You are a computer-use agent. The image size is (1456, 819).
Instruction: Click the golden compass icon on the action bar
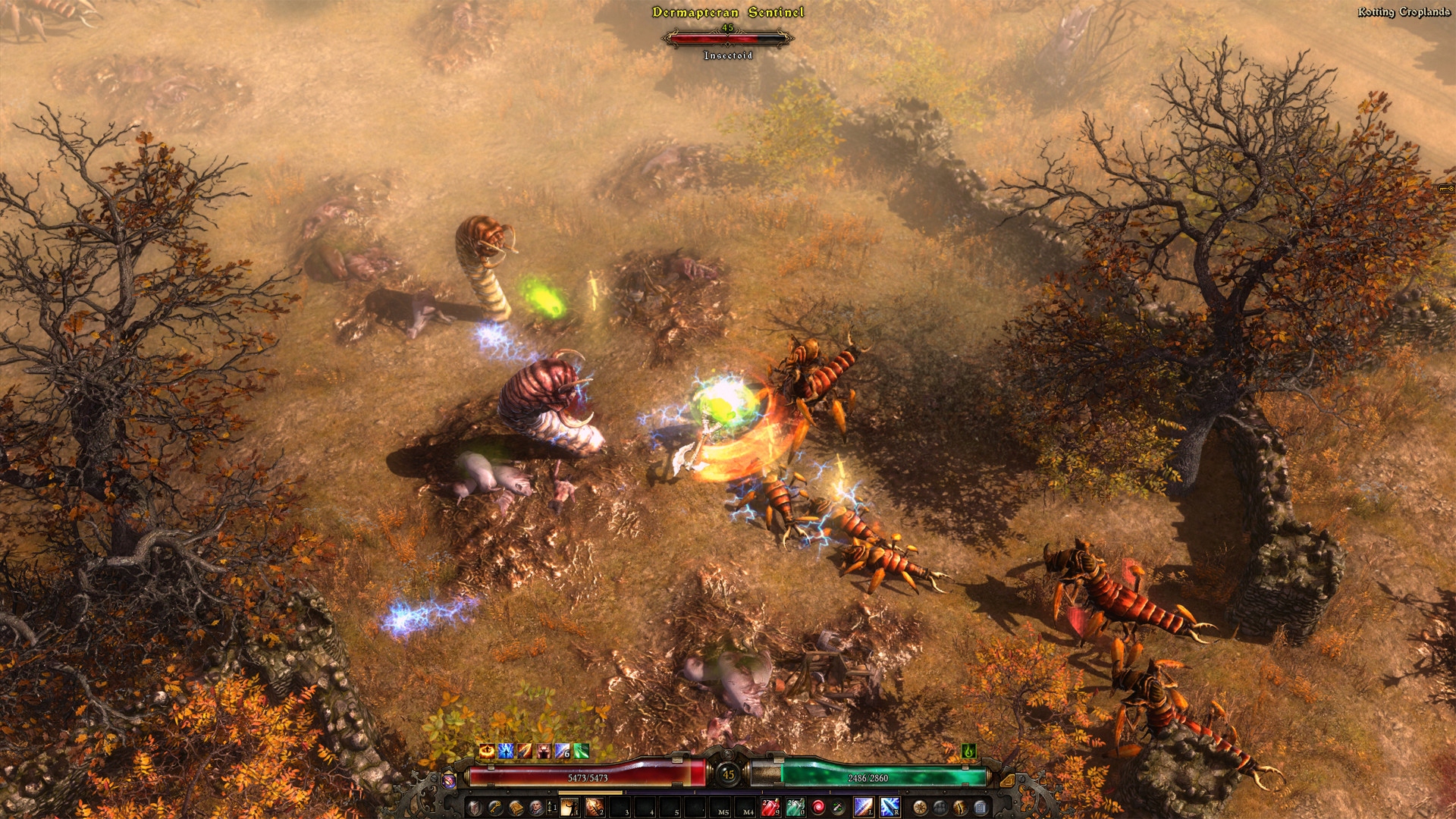tap(920, 808)
